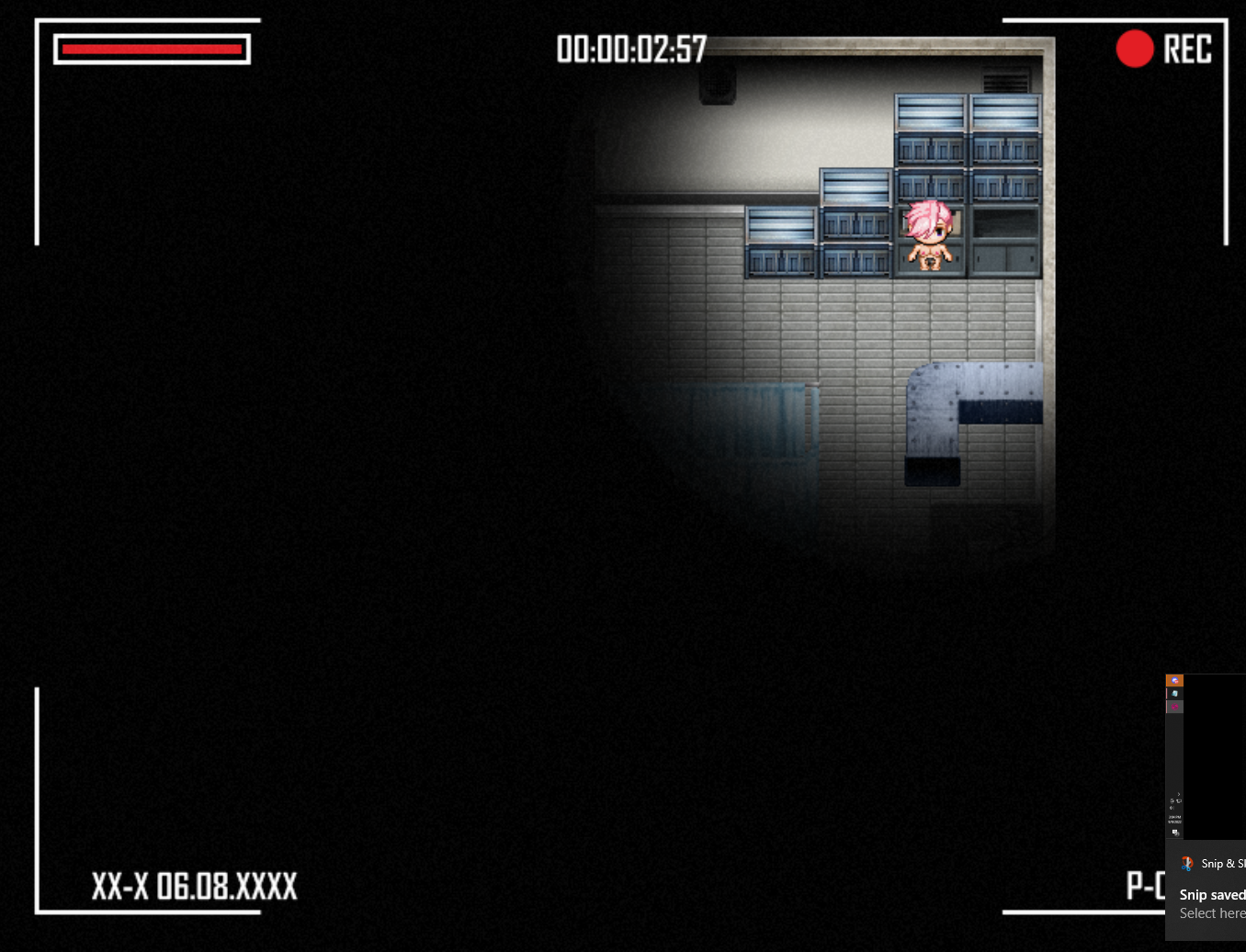Select here to open the saved snip

pos(1212,912)
